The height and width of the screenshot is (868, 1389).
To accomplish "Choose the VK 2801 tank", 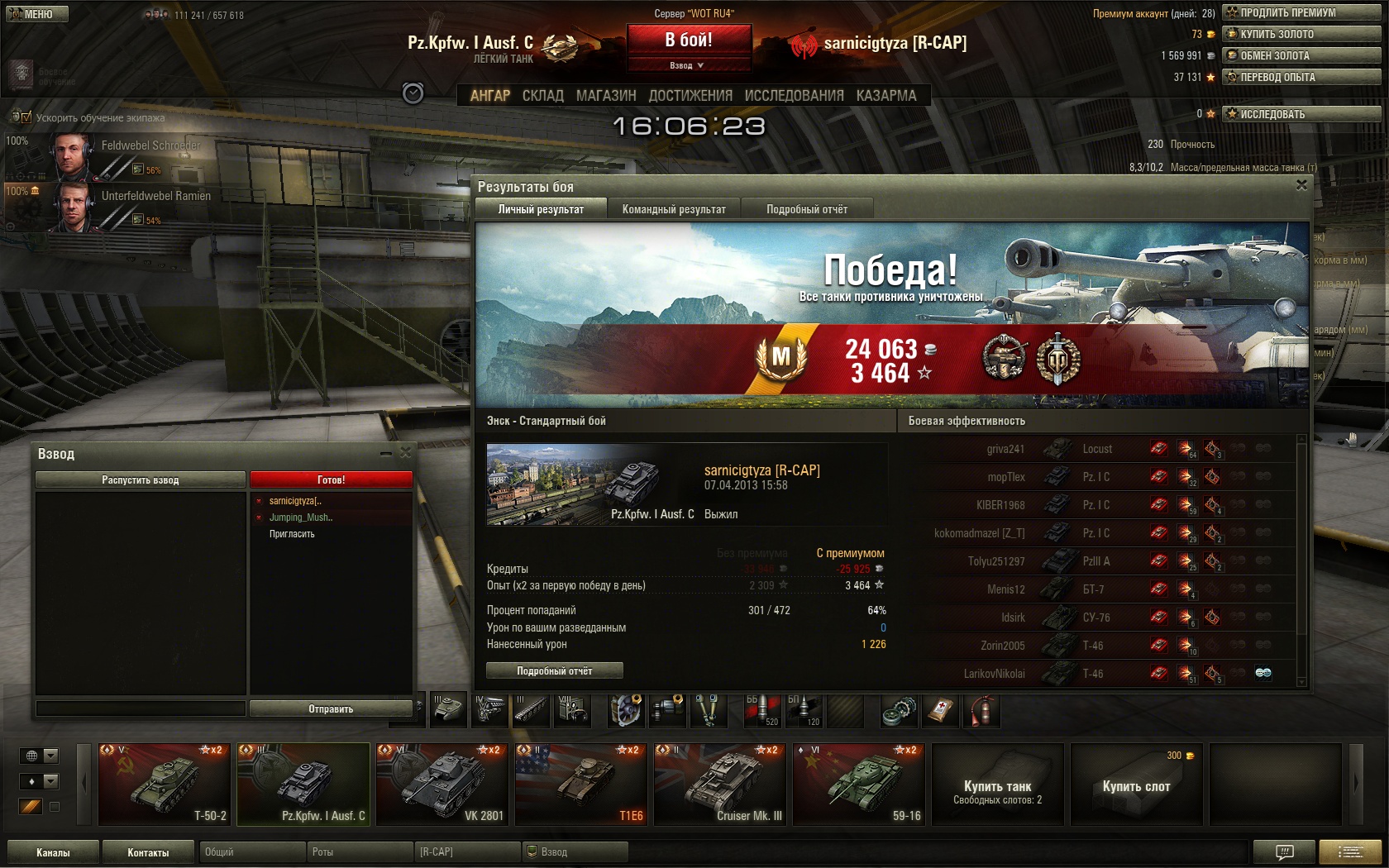I will coord(442,784).
